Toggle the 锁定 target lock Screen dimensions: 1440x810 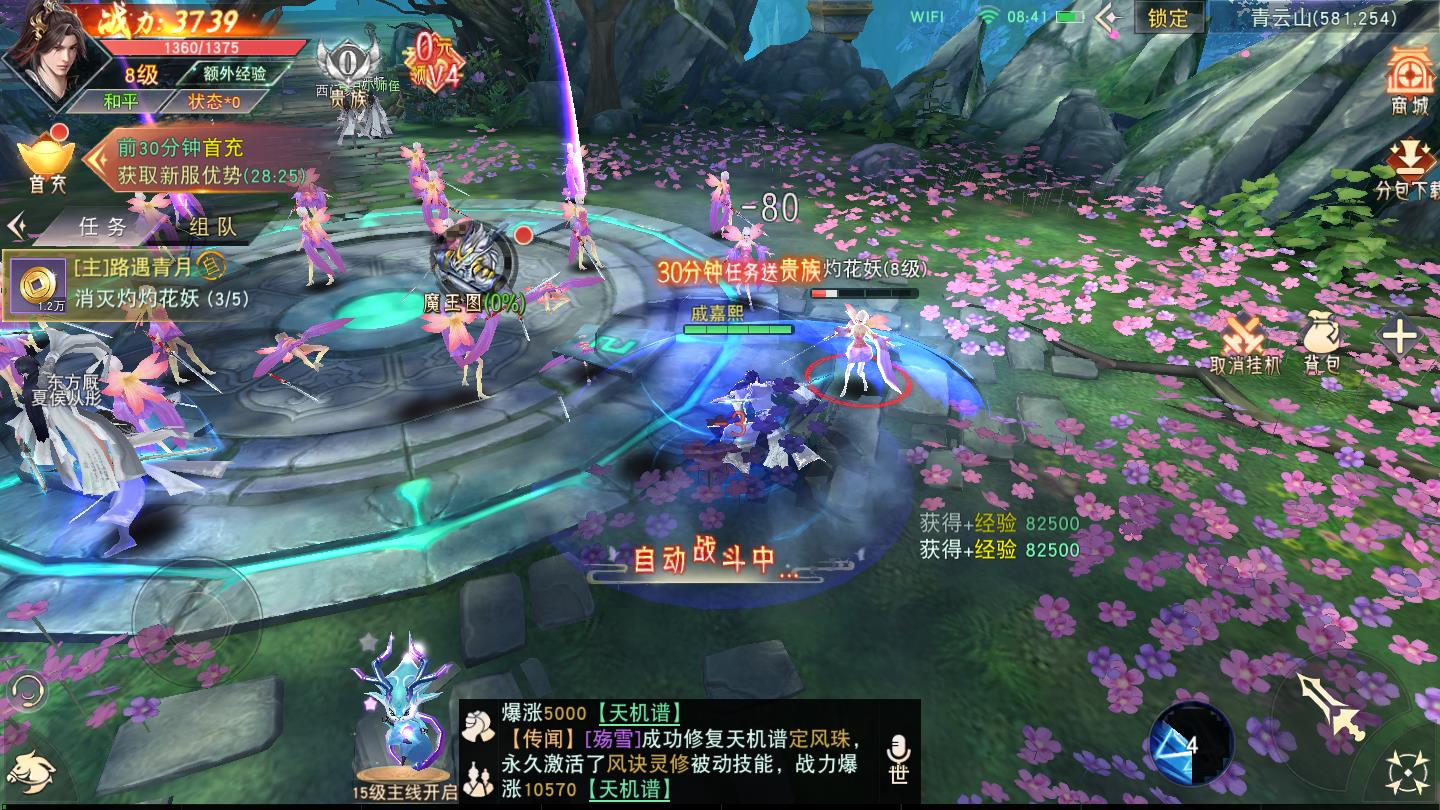(1168, 18)
